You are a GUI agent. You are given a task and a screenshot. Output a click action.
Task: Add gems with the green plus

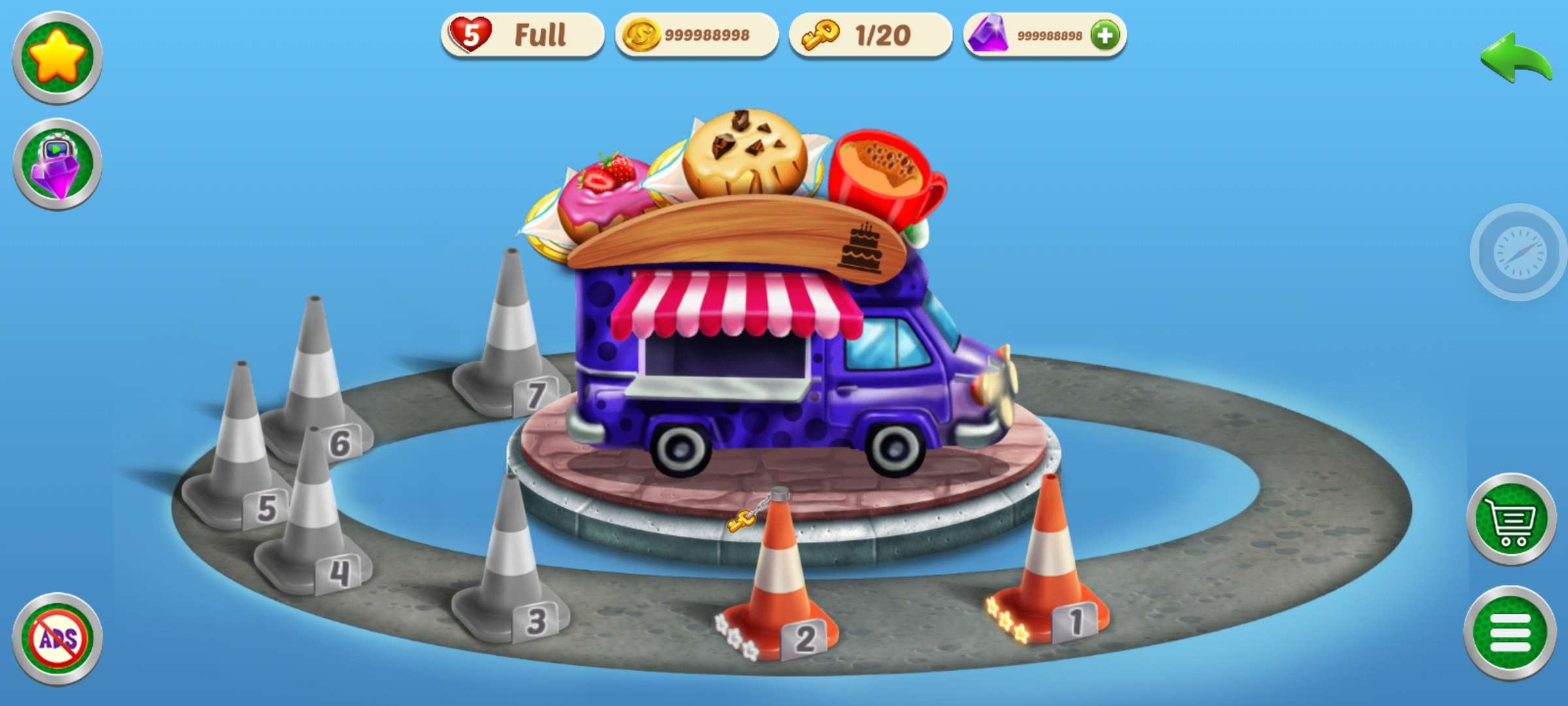1105,35
